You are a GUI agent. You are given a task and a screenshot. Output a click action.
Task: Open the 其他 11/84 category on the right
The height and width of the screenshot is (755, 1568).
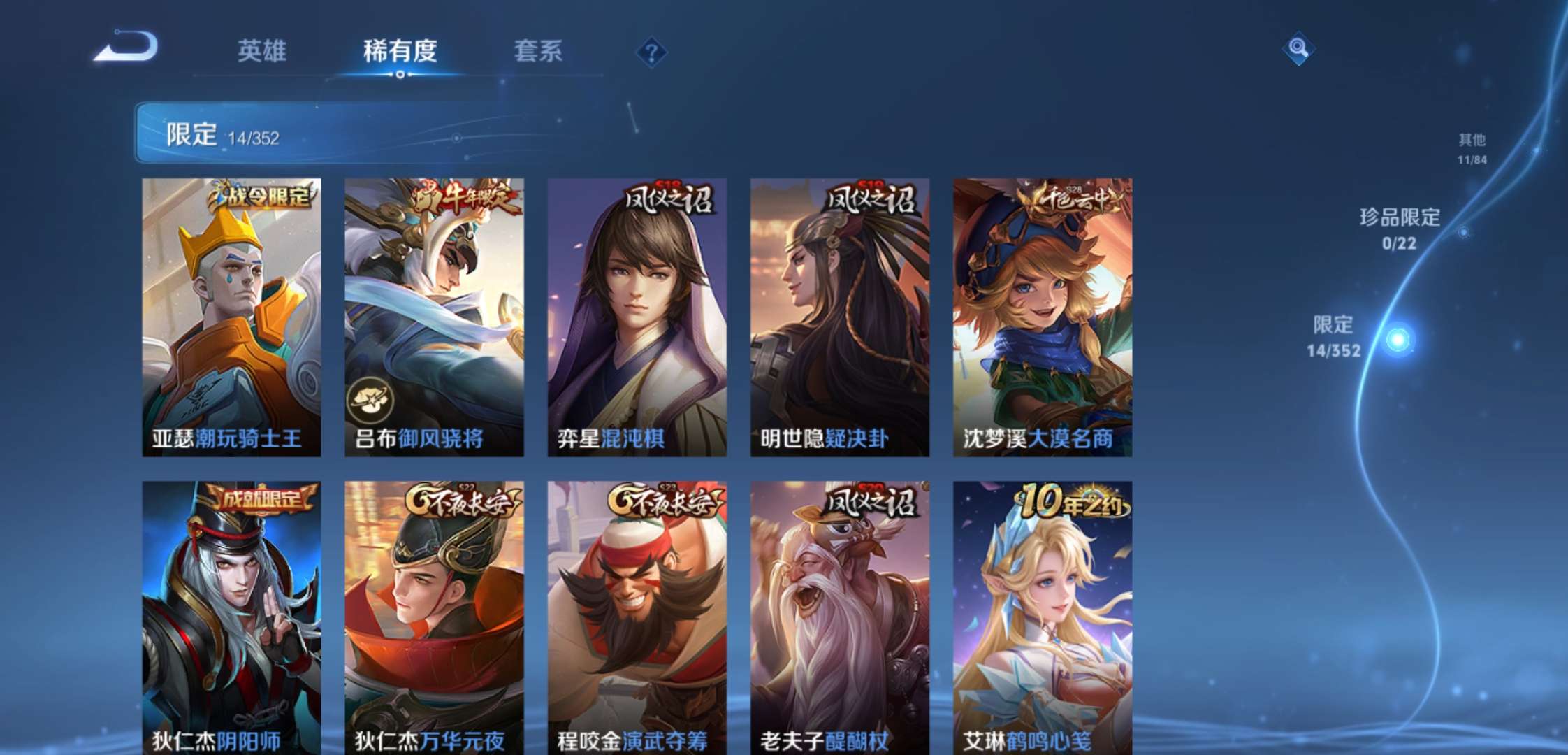1473,147
